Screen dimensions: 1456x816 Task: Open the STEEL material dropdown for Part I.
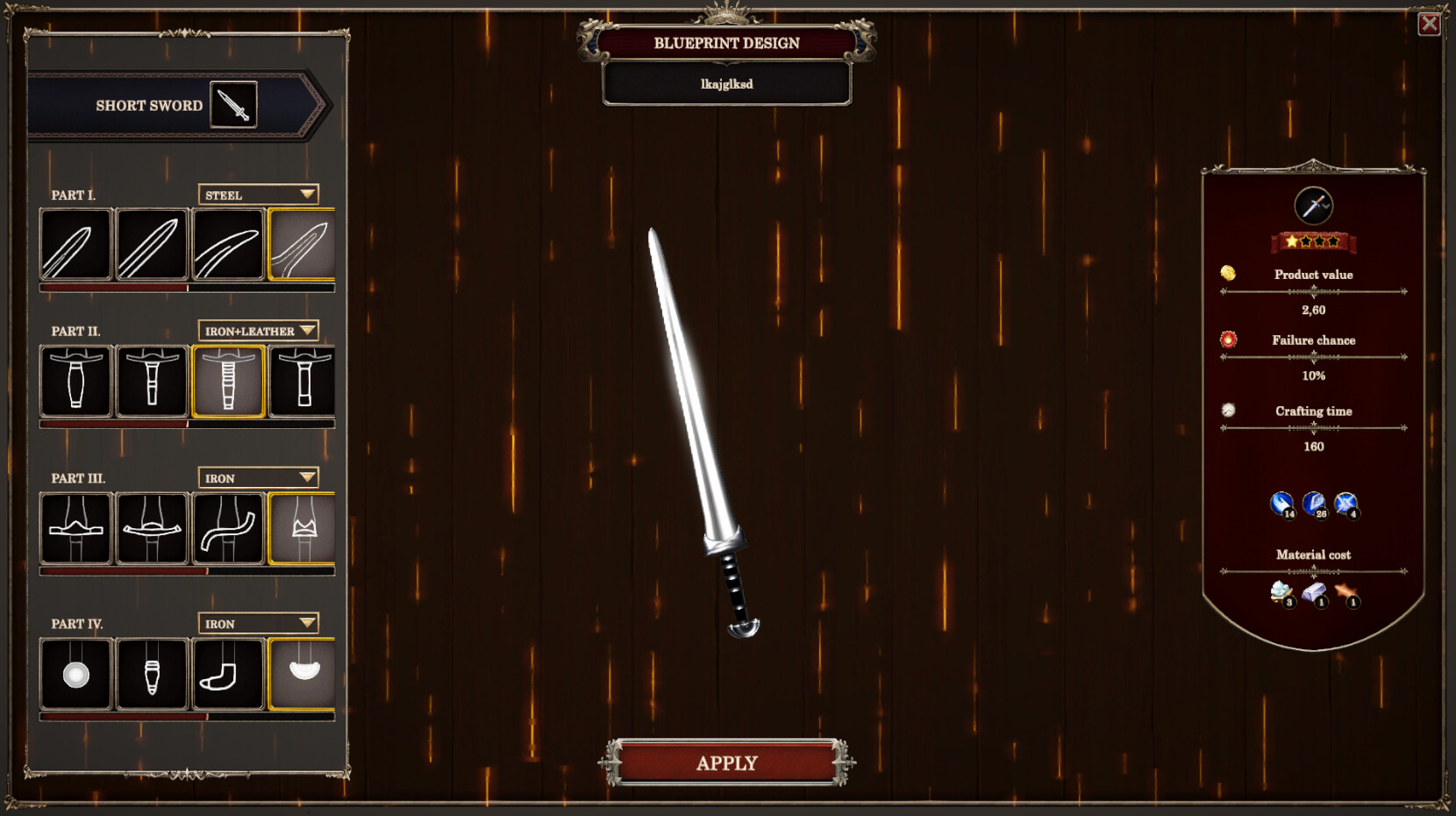coord(258,195)
